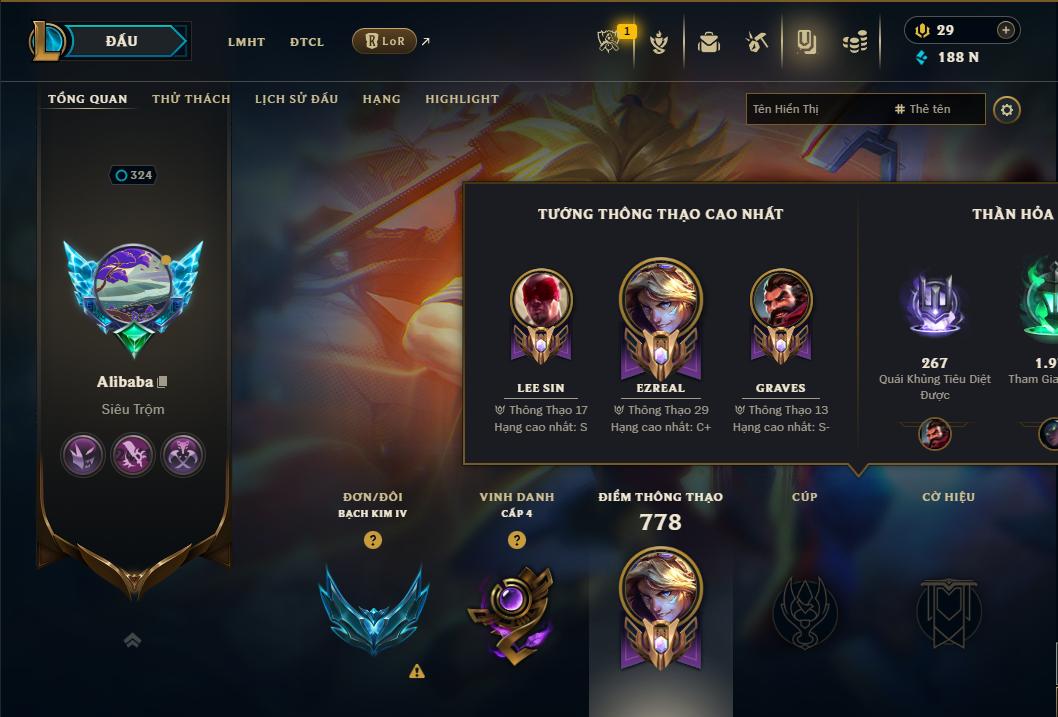Open the LMHT menu entry
The image size is (1058, 717).
pos(246,42)
